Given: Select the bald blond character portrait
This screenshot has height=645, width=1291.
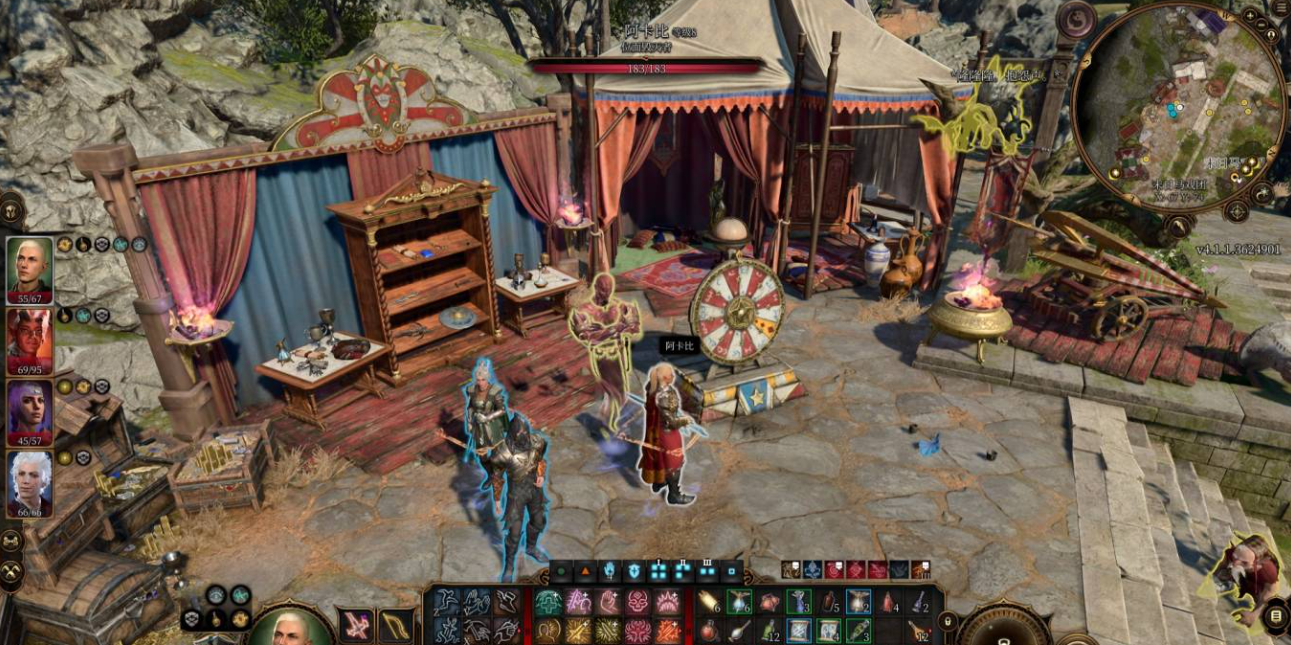Looking at the screenshot, I should (30, 268).
